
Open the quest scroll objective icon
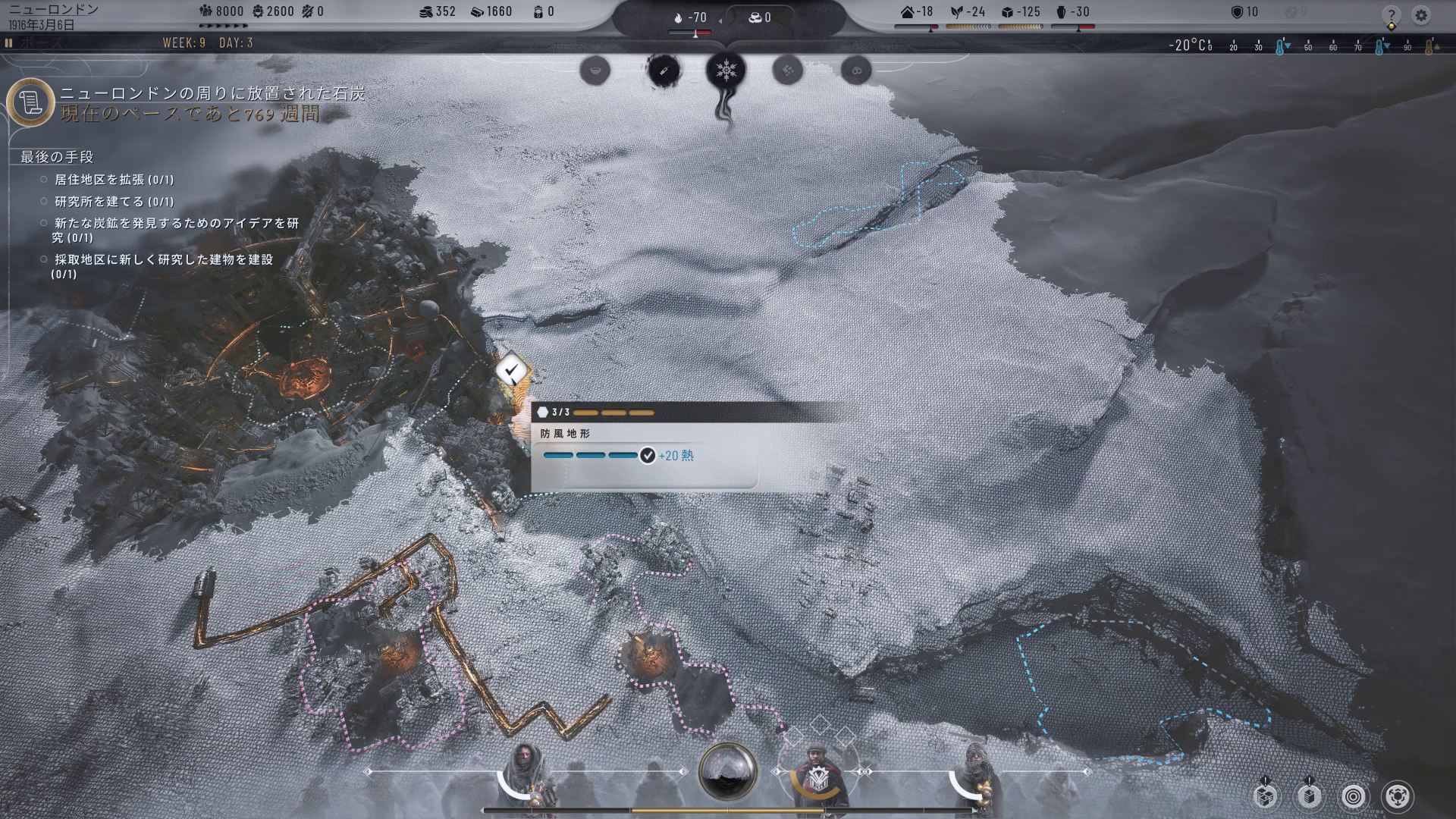click(x=30, y=102)
